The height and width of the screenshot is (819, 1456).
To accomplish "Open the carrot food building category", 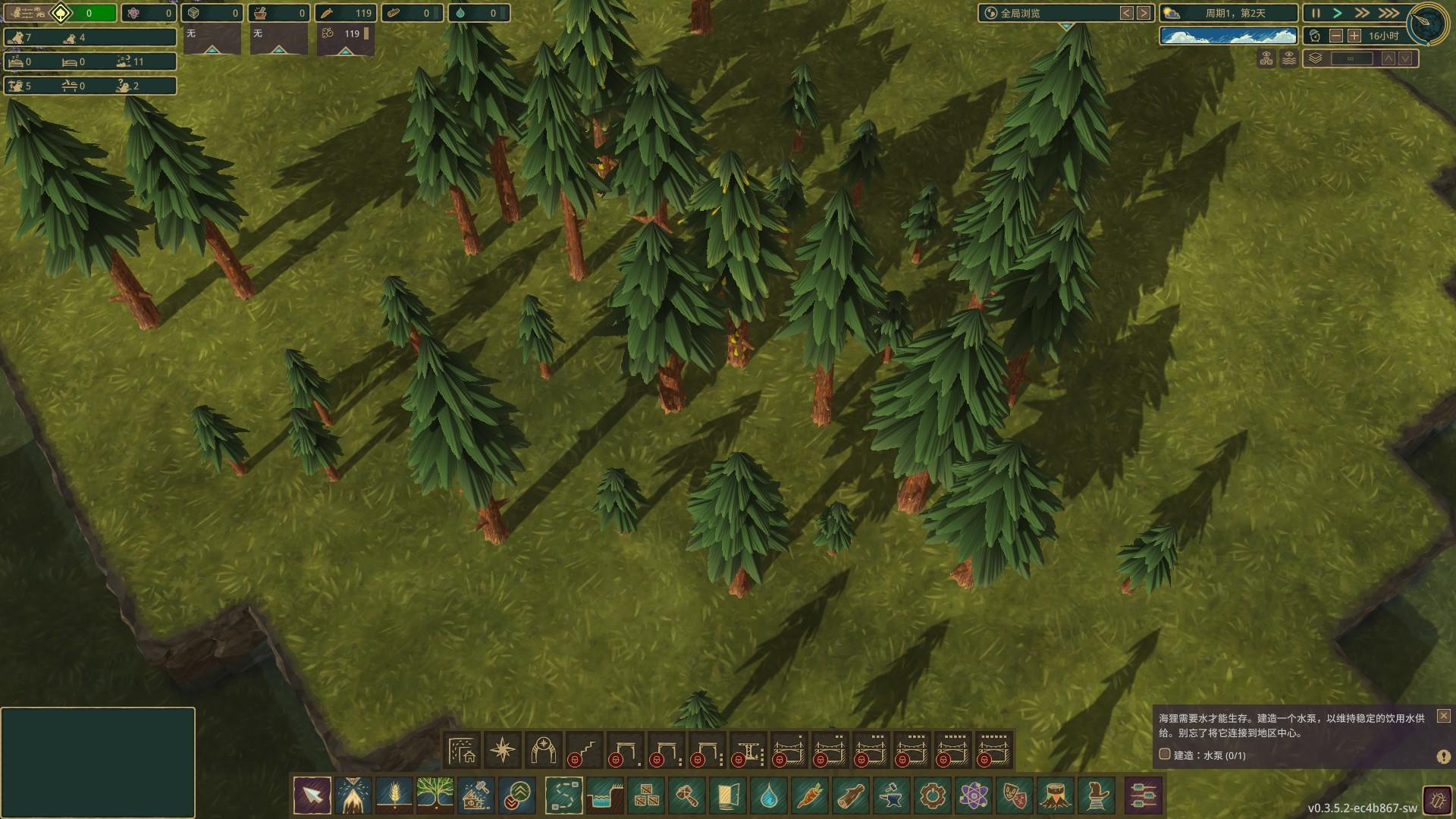I will pyautogui.click(x=810, y=796).
